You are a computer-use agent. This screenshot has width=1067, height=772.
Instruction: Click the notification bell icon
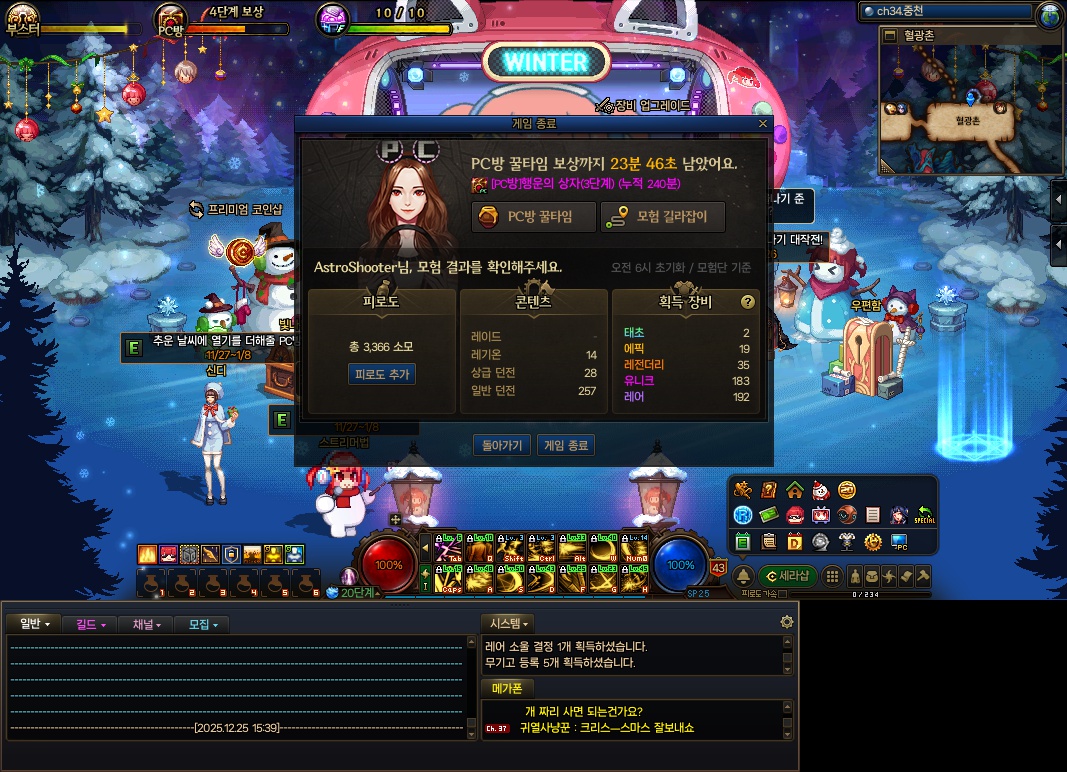coord(743,576)
